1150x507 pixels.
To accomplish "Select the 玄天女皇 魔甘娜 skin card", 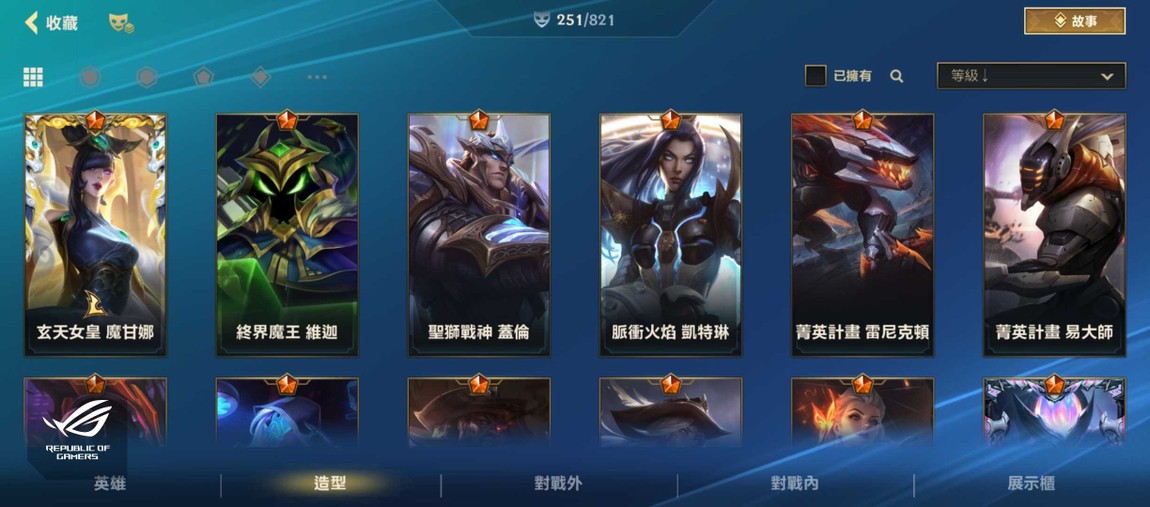I will [x=96, y=235].
